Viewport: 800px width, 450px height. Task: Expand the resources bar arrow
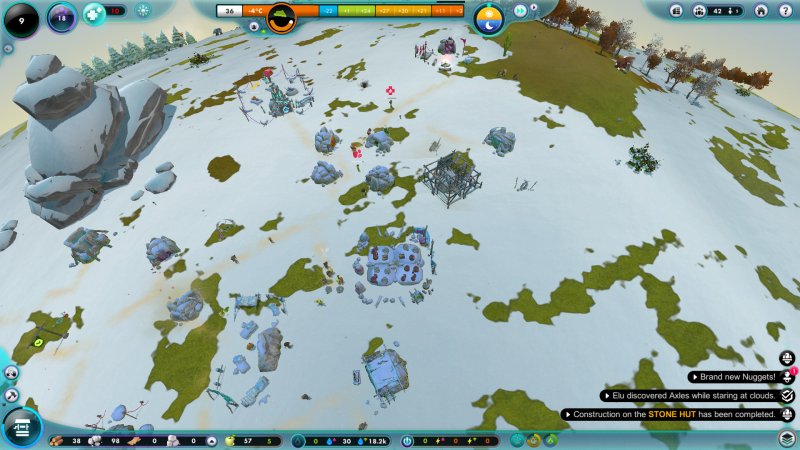coord(211,440)
